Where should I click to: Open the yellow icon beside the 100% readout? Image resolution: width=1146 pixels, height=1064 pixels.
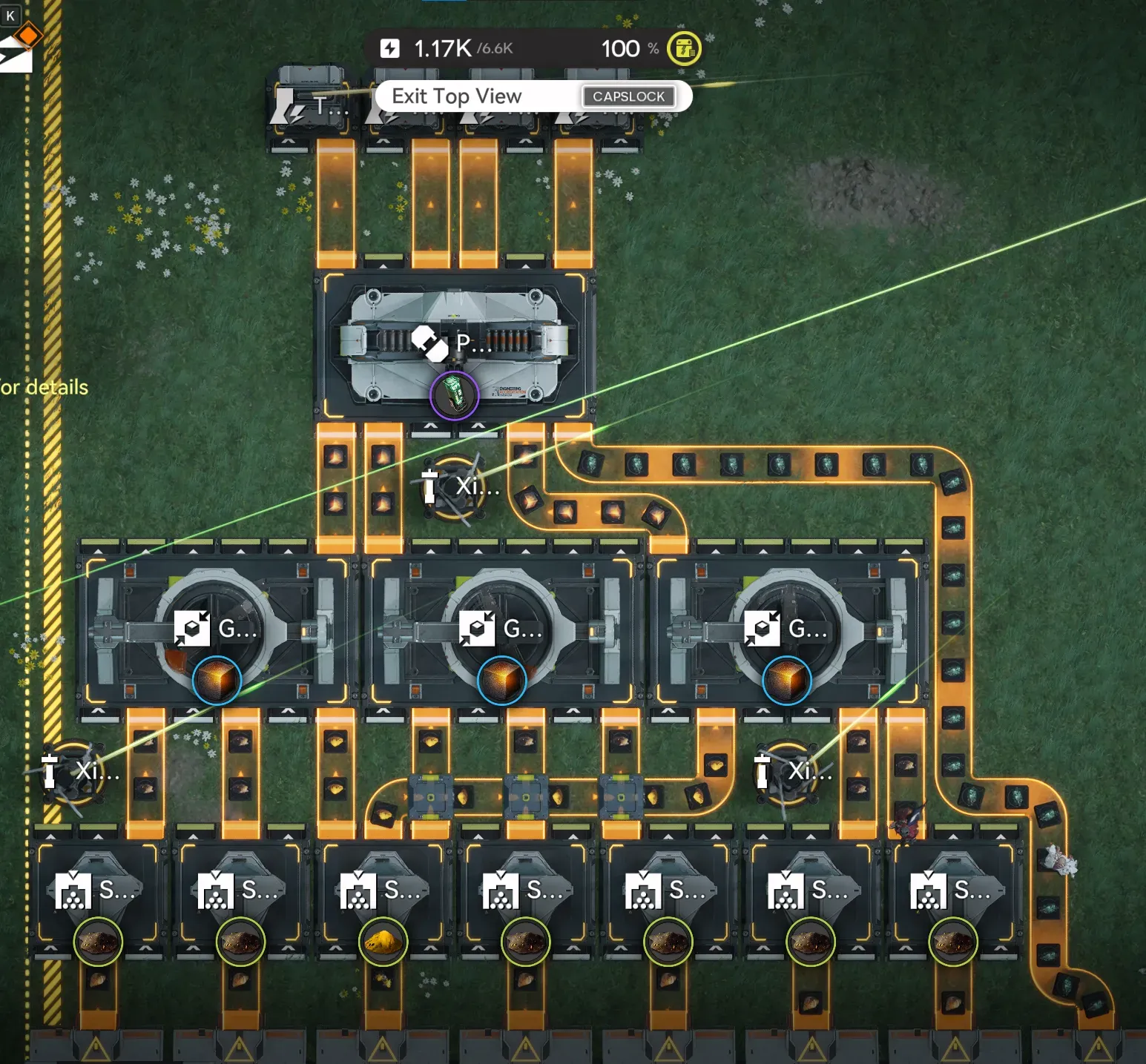click(x=684, y=49)
